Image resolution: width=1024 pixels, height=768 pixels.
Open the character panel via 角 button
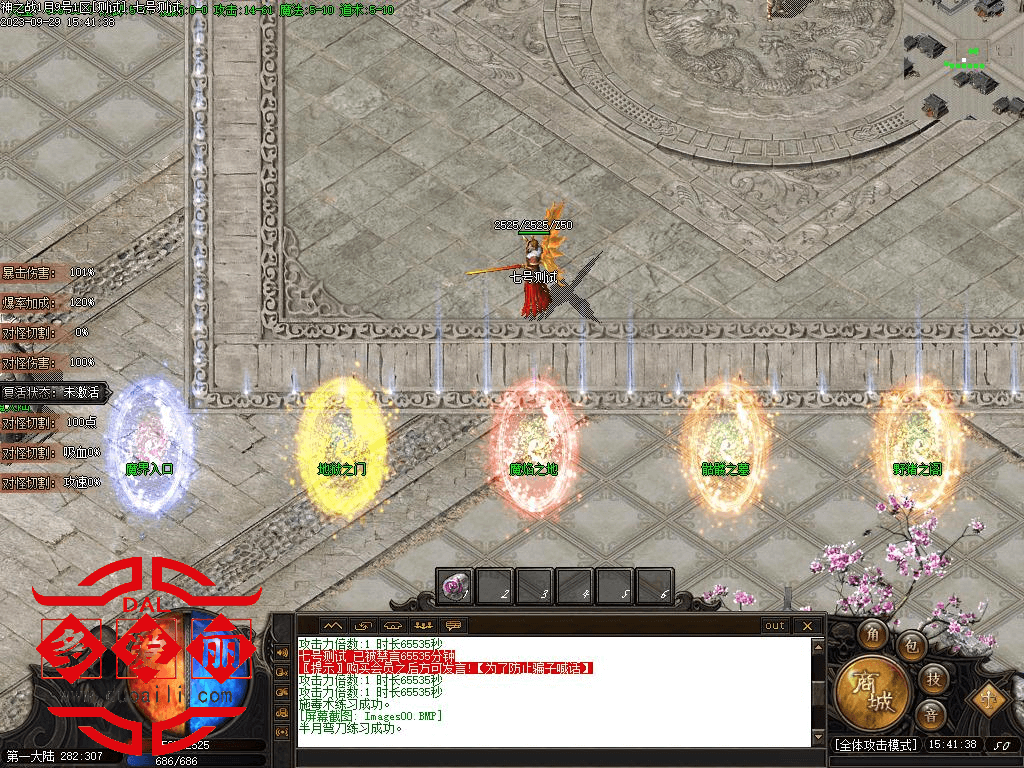[873, 634]
